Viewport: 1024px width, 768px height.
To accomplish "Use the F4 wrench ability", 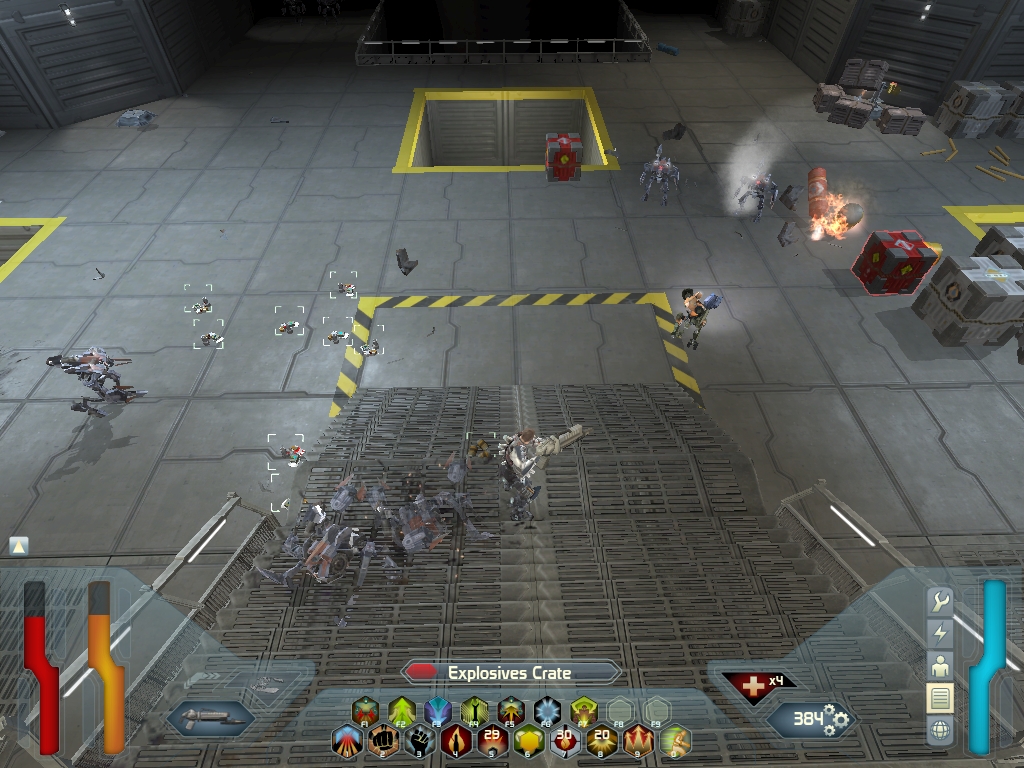I will [475, 711].
